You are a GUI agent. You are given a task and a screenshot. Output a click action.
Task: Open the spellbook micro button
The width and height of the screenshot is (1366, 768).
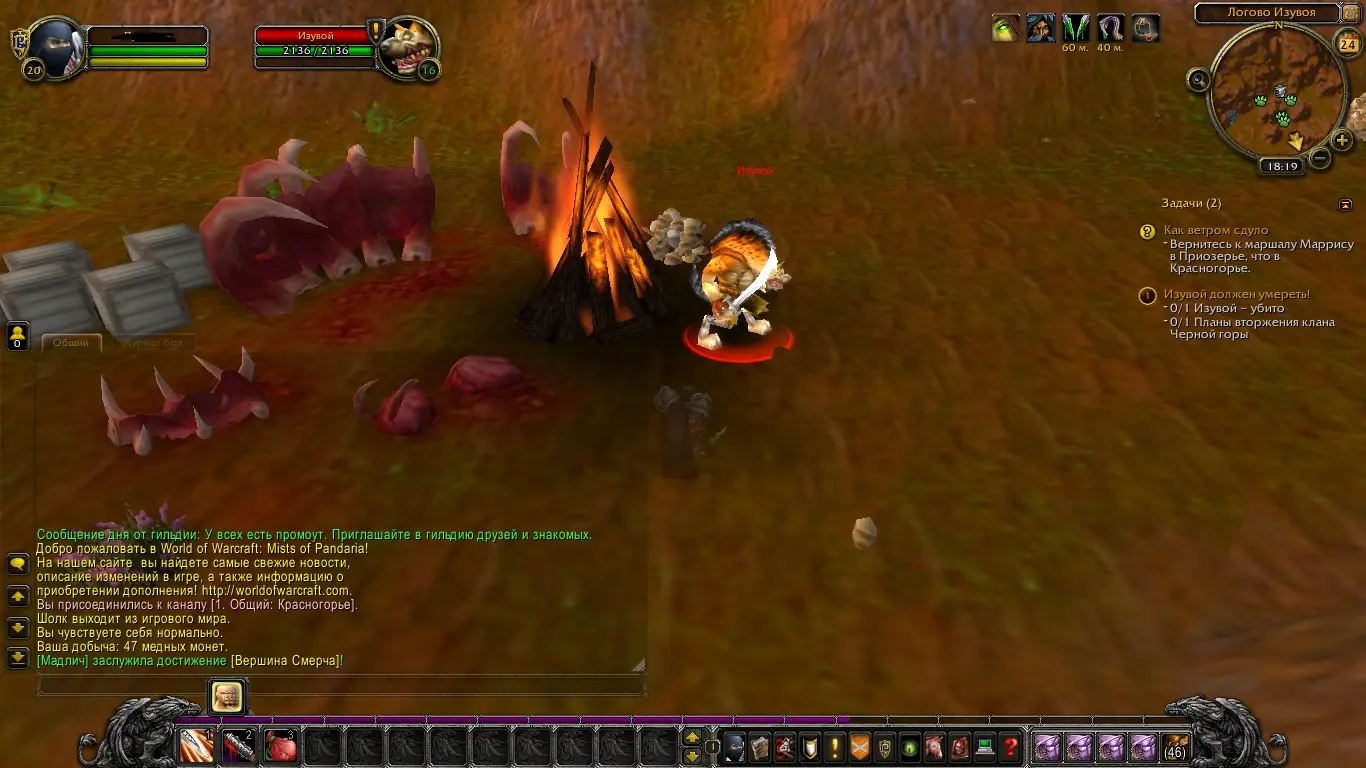click(760, 747)
